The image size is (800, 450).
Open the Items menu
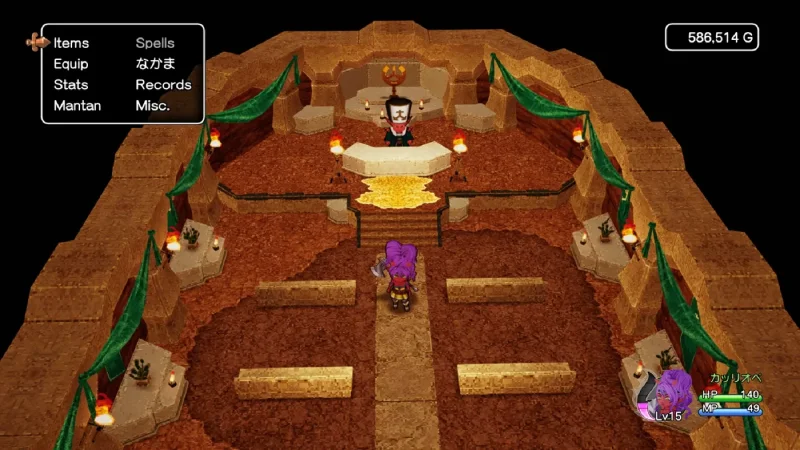pos(71,43)
